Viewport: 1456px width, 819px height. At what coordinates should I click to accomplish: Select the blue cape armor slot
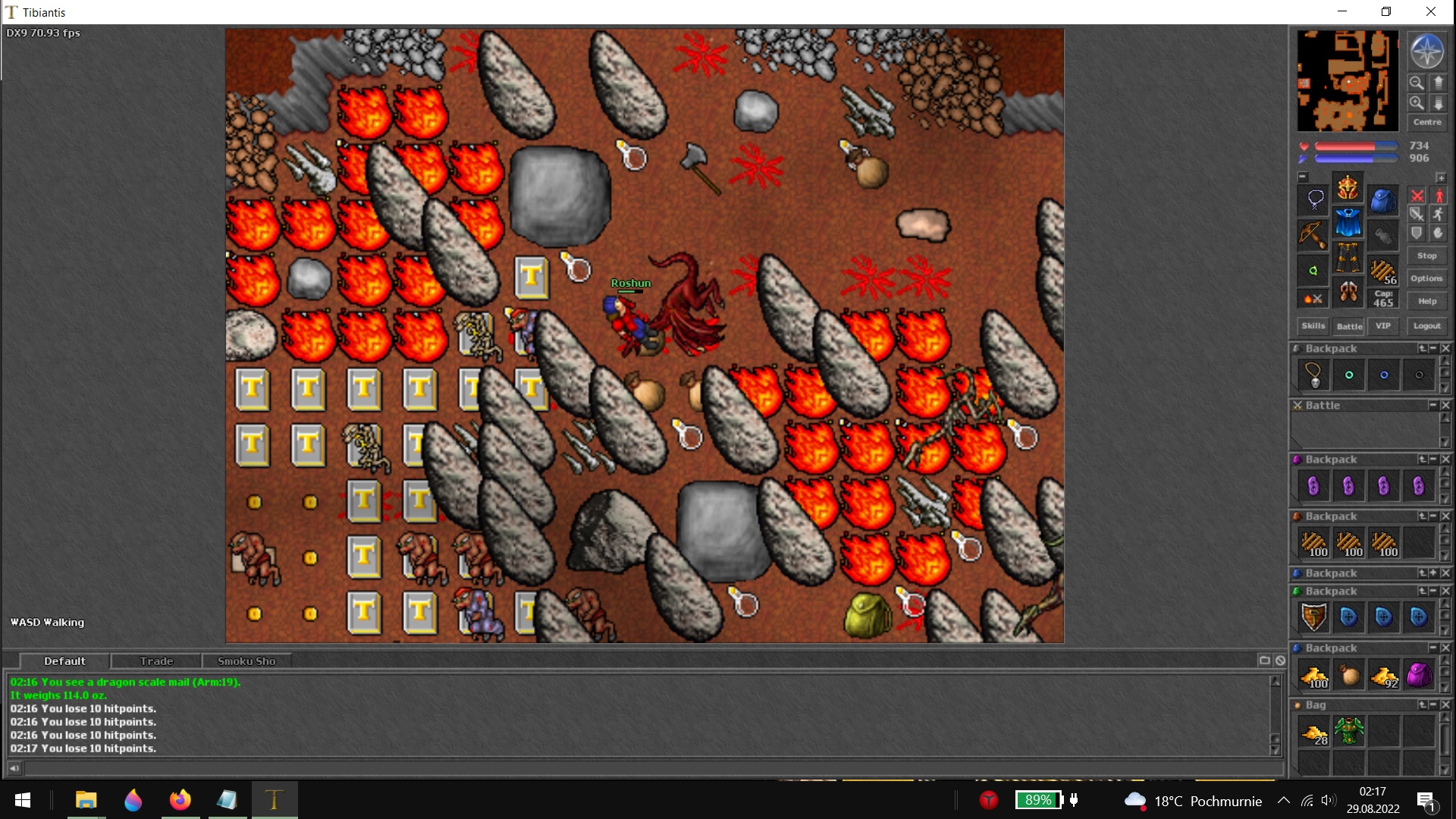1348,222
